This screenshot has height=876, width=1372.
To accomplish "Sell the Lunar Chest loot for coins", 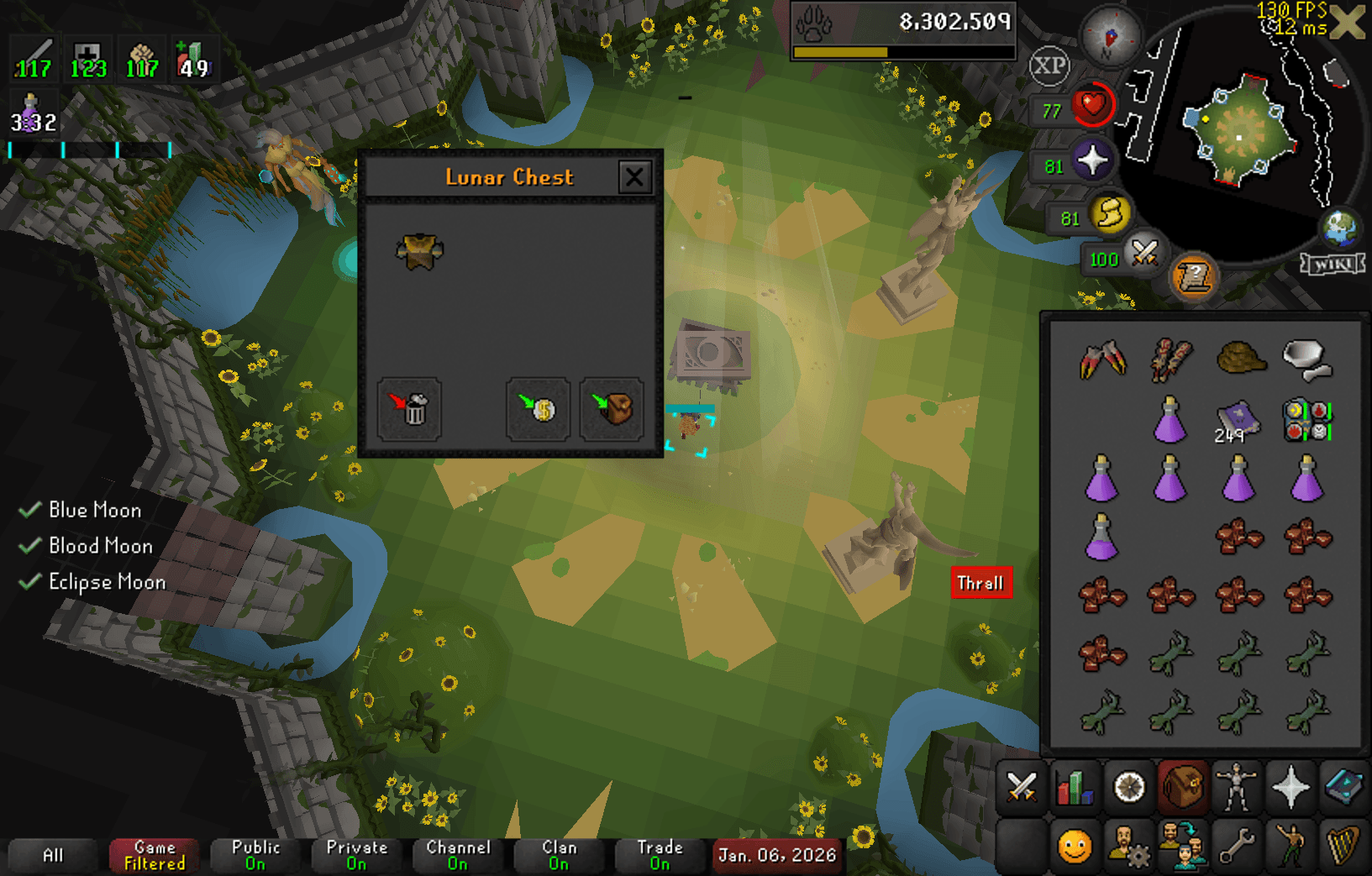I will tap(536, 409).
